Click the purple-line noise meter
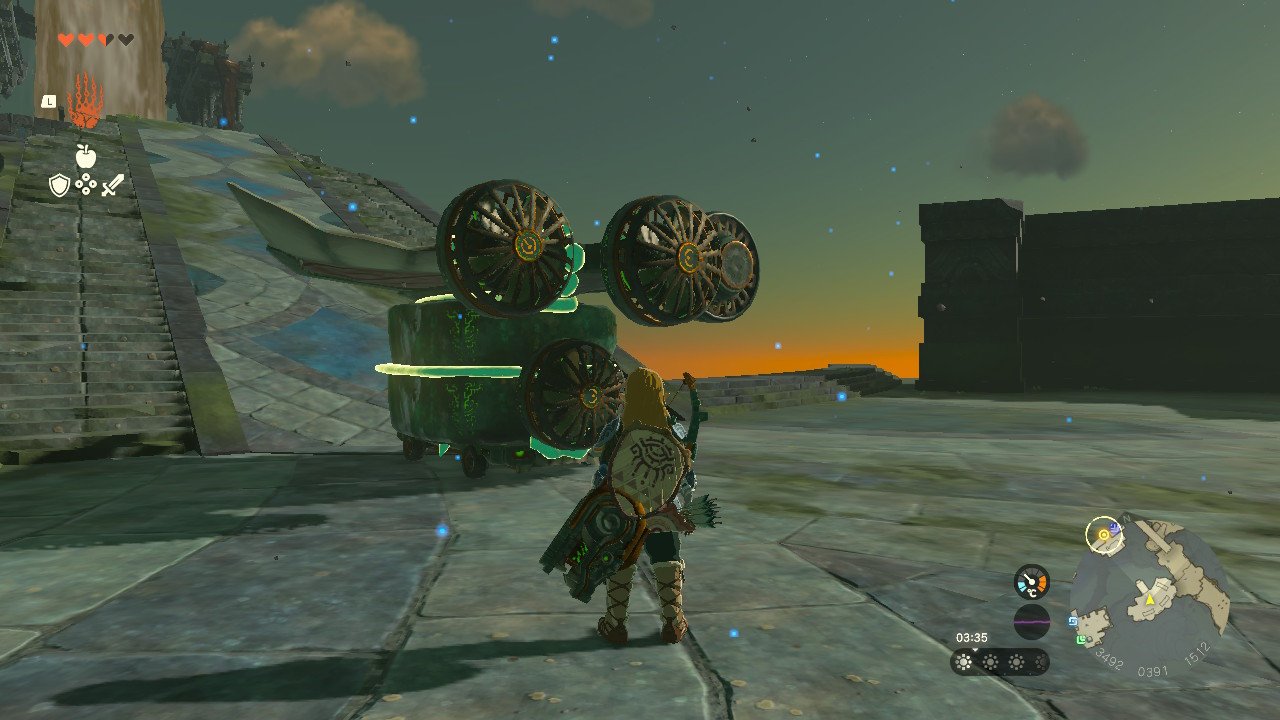The height and width of the screenshot is (720, 1280). [1031, 621]
